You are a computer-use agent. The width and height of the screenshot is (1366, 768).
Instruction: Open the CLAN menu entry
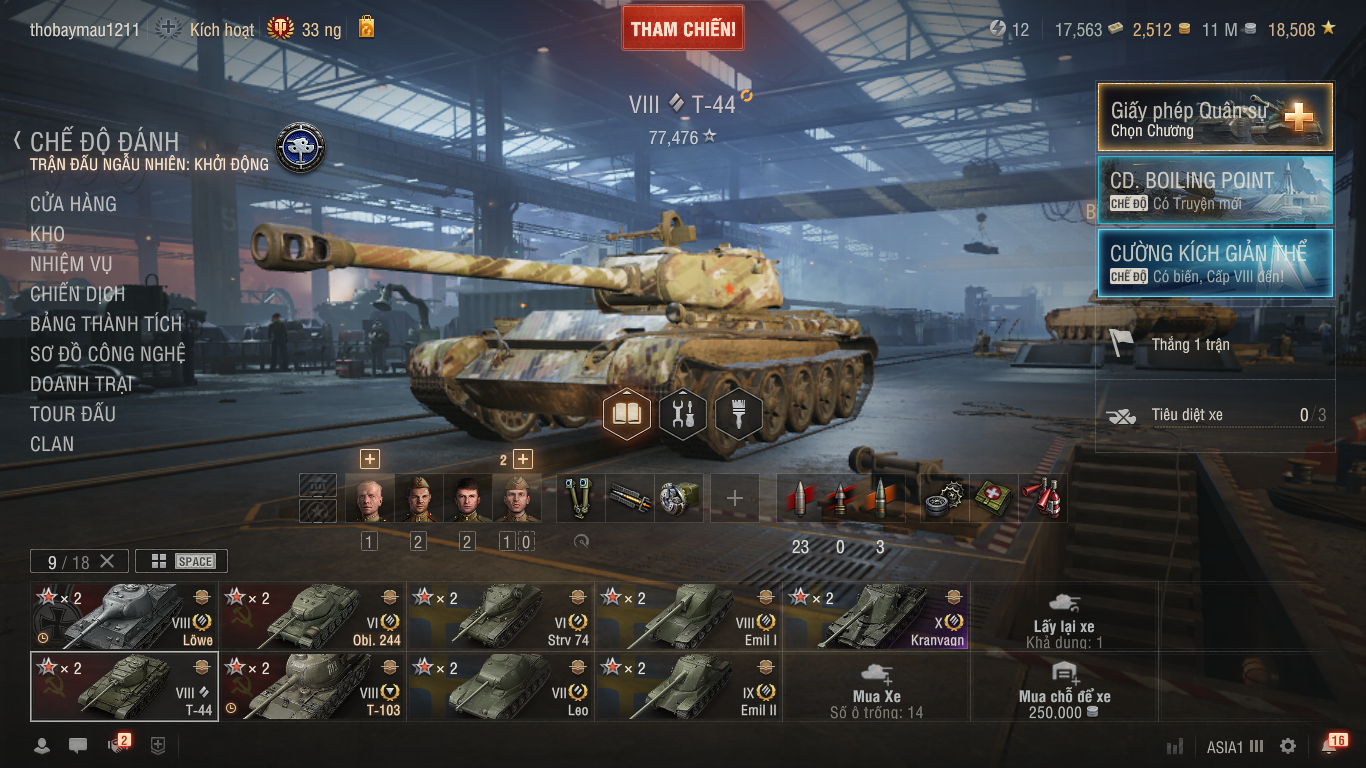tap(52, 444)
